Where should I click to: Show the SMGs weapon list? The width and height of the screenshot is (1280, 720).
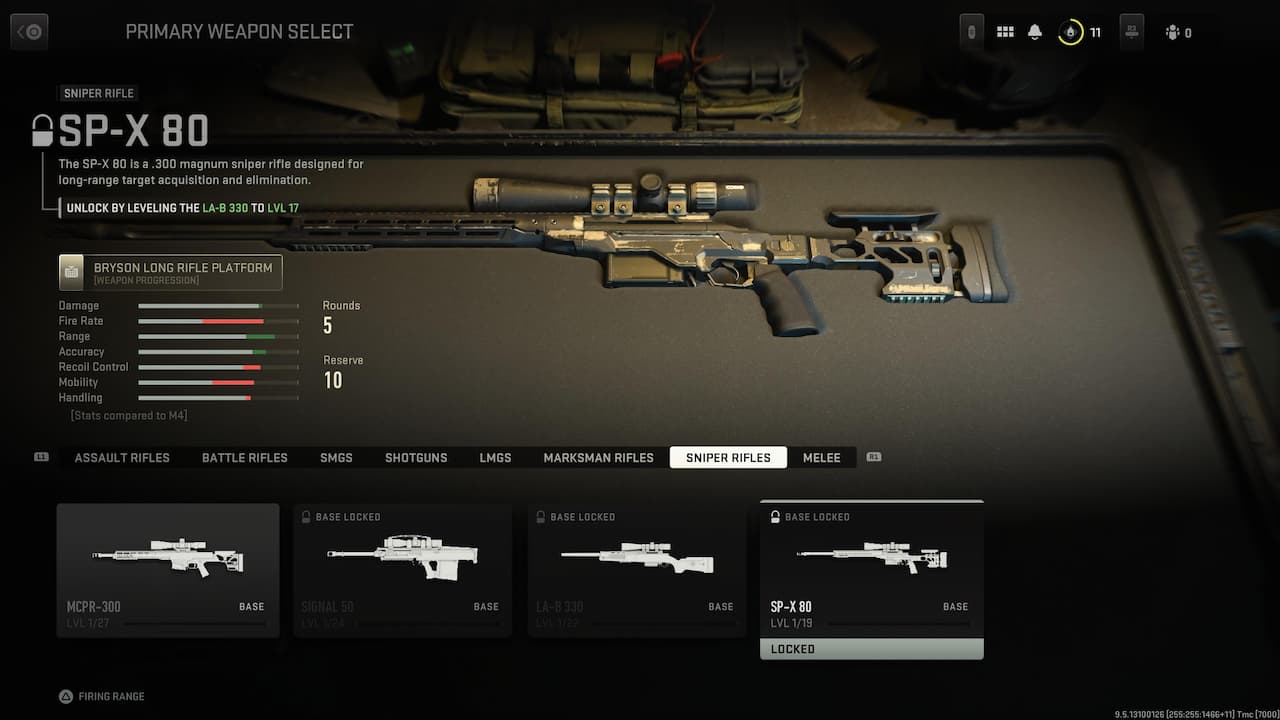[x=336, y=457]
